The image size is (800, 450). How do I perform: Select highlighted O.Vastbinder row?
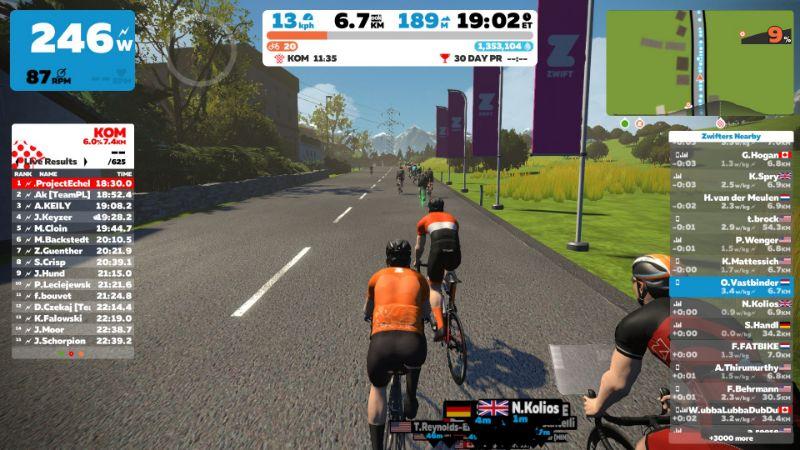(x=731, y=287)
